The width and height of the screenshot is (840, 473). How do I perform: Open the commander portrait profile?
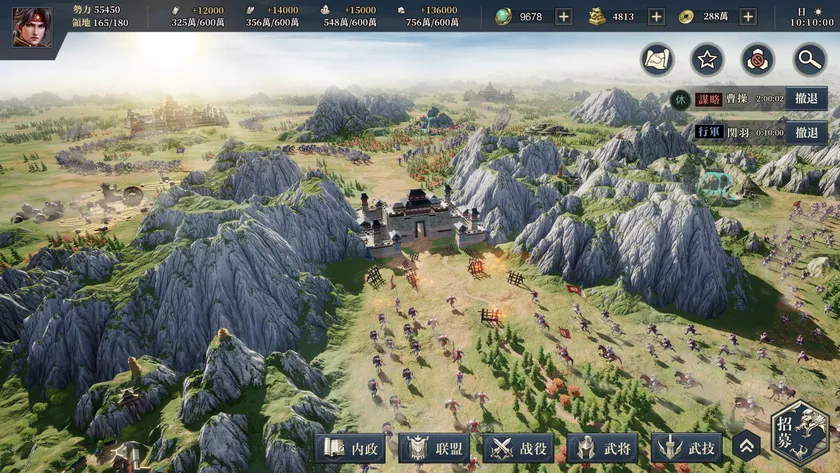(x=32, y=26)
